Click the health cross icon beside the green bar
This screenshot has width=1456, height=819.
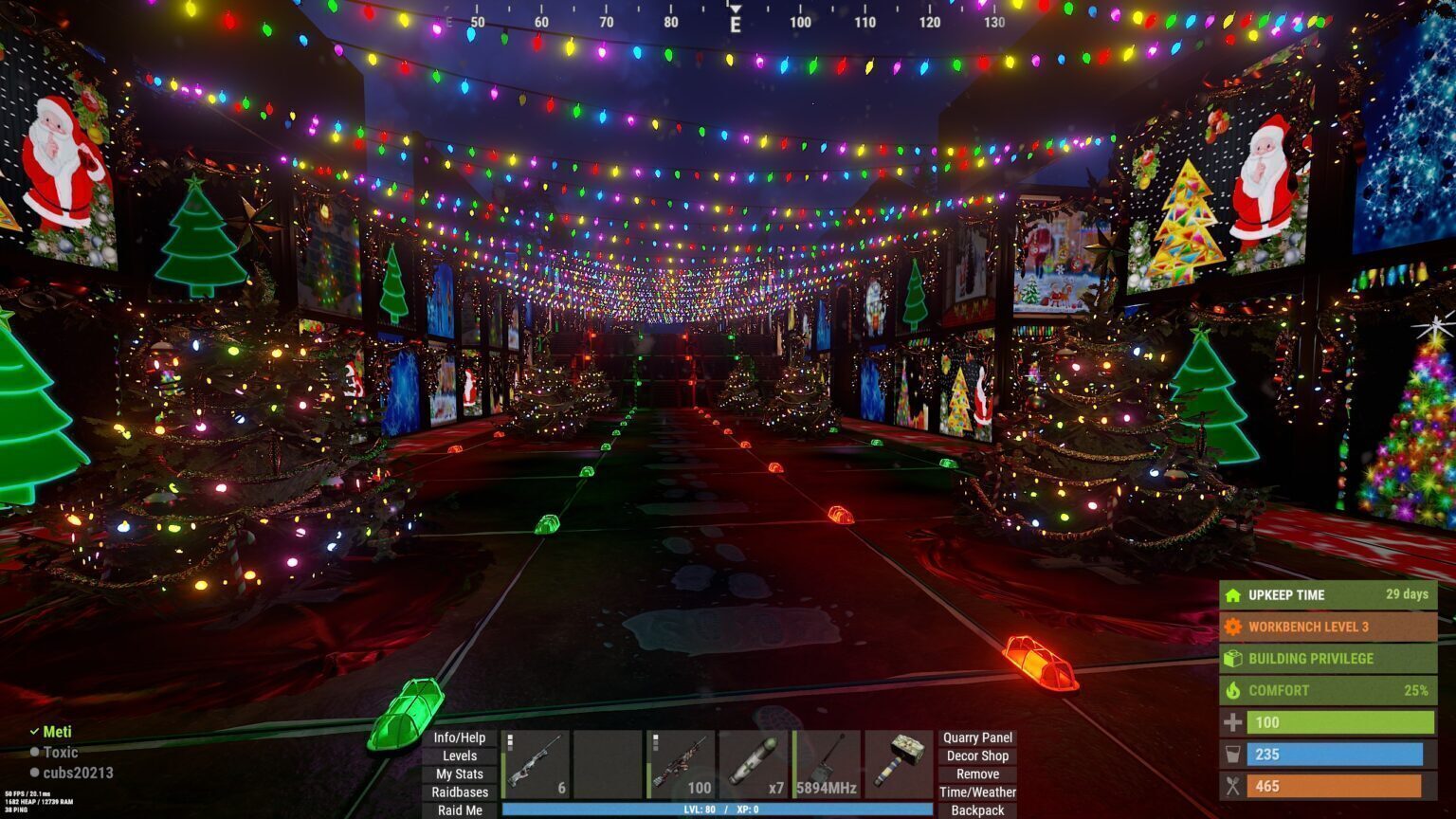coord(1232,722)
